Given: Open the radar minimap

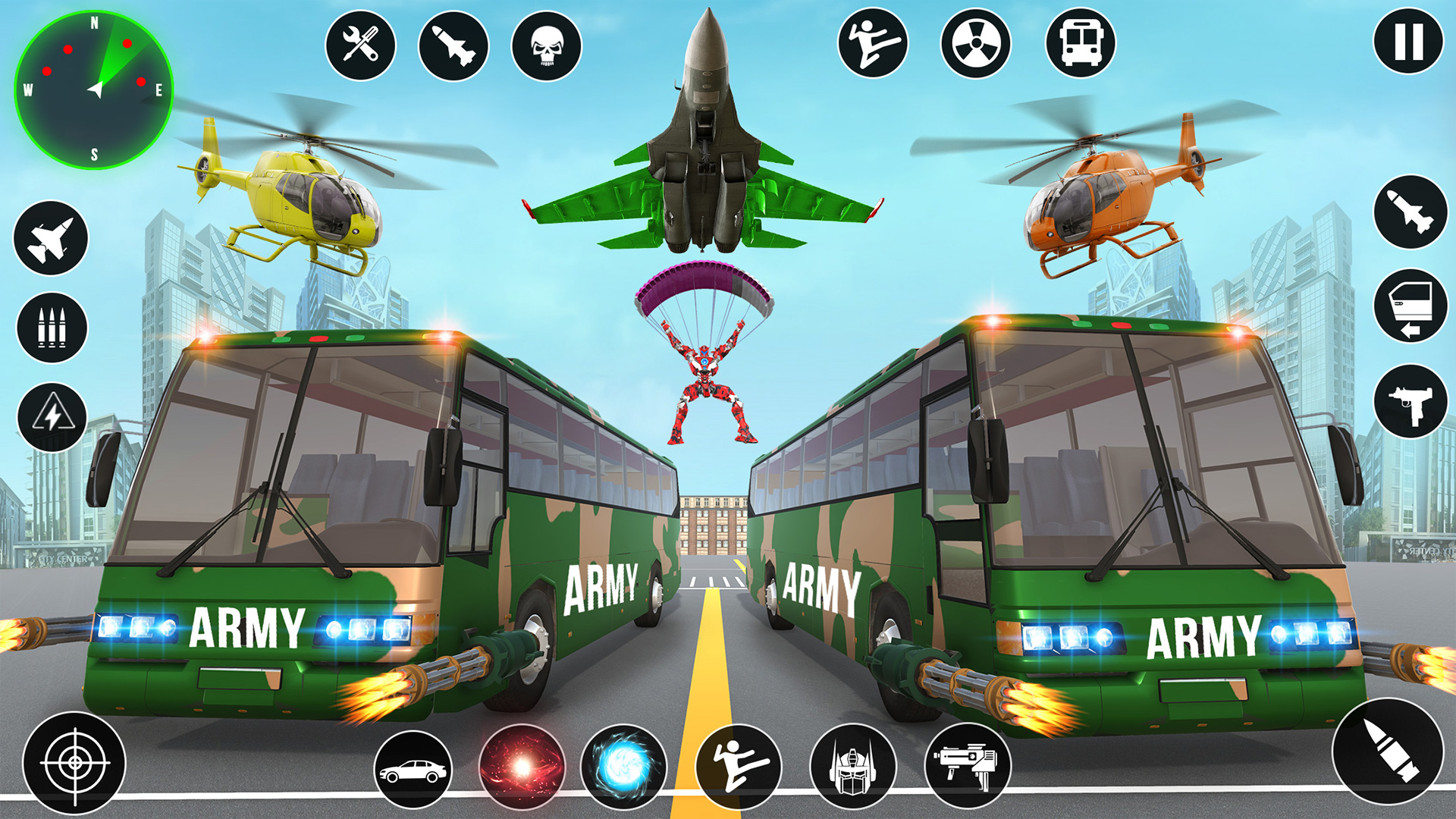Looking at the screenshot, I should coord(94,89).
